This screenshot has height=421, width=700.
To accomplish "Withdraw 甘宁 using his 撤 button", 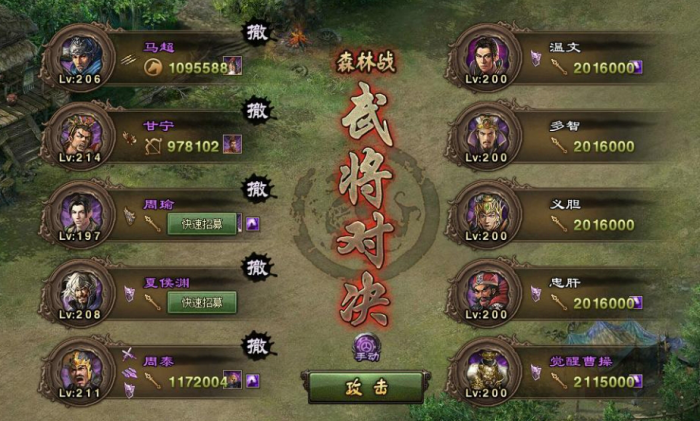I will point(257,109).
